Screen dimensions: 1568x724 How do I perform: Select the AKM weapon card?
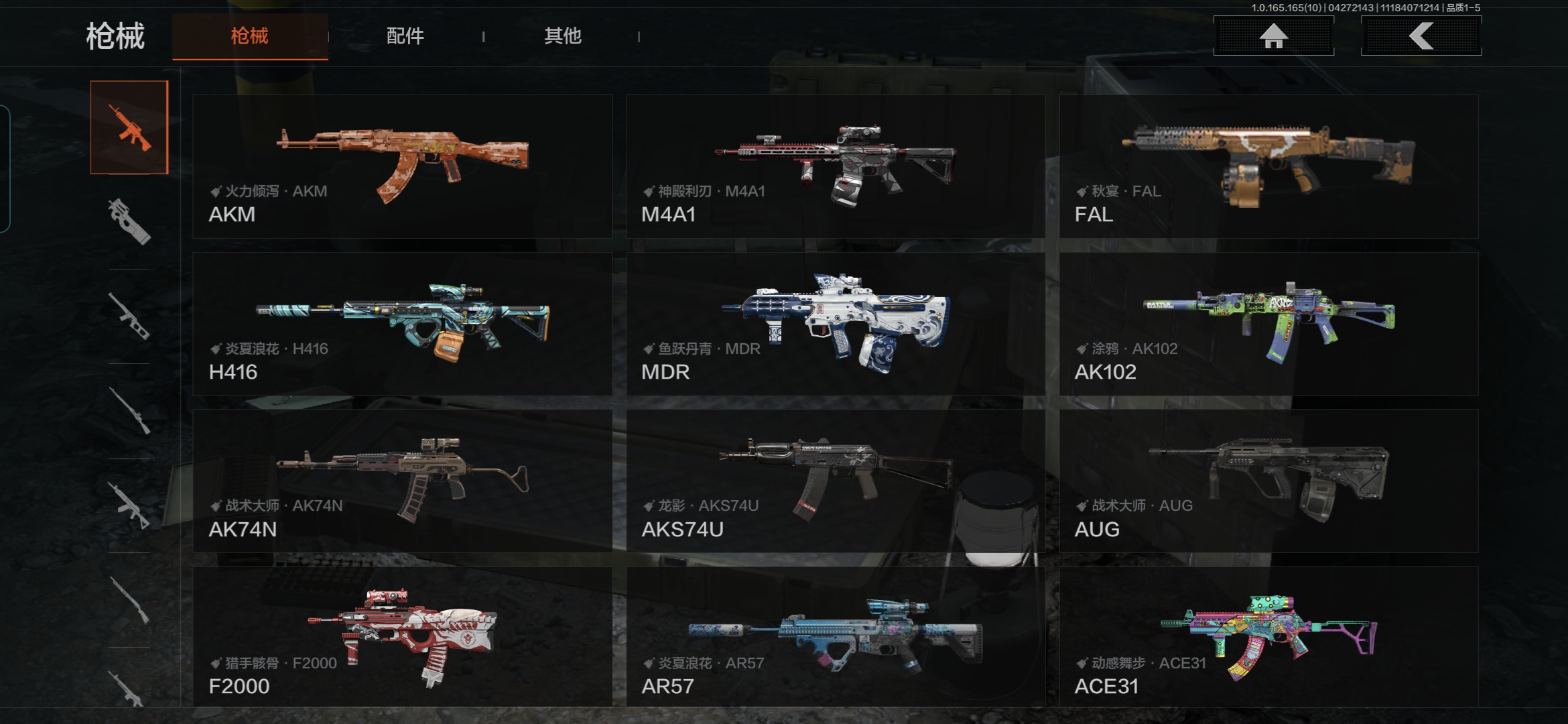pyautogui.click(x=402, y=166)
